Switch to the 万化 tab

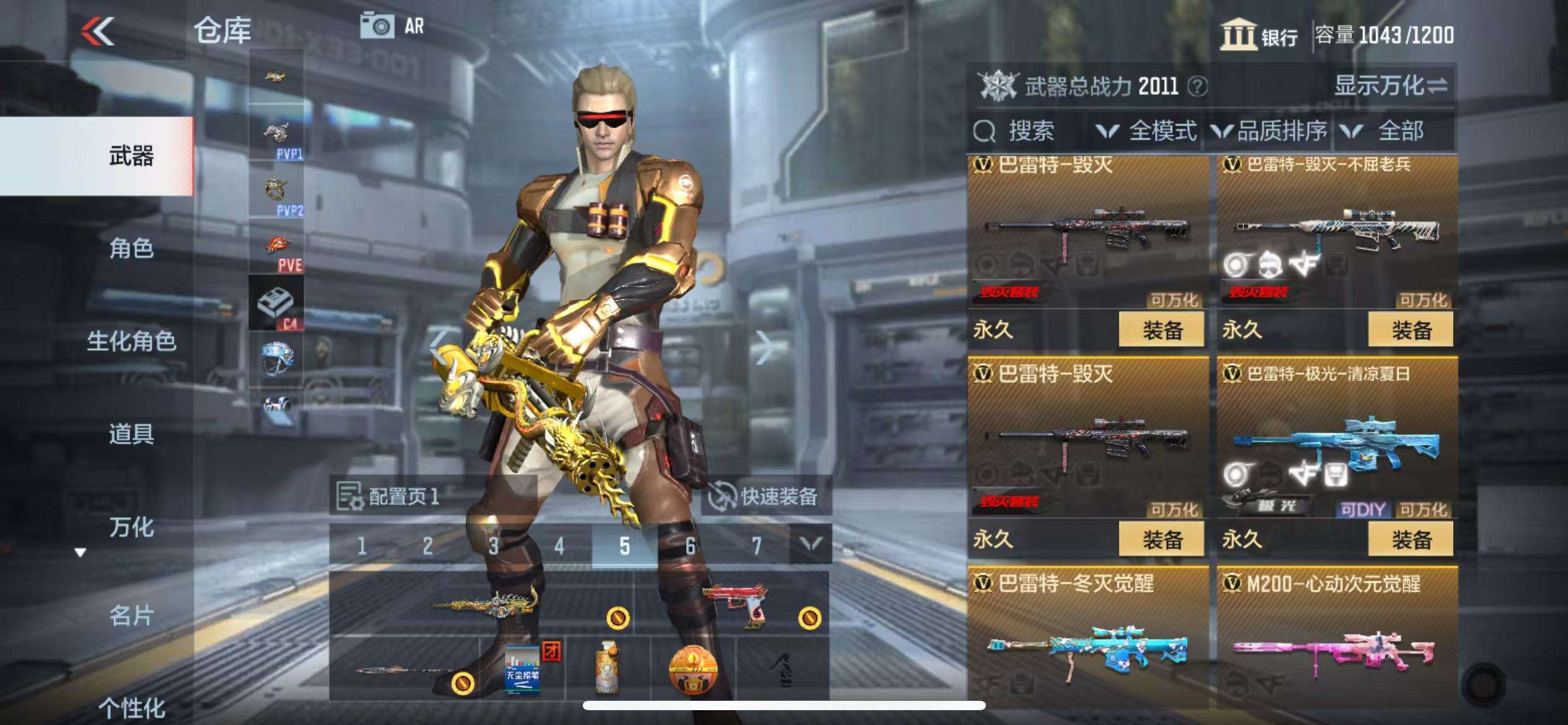(x=131, y=527)
